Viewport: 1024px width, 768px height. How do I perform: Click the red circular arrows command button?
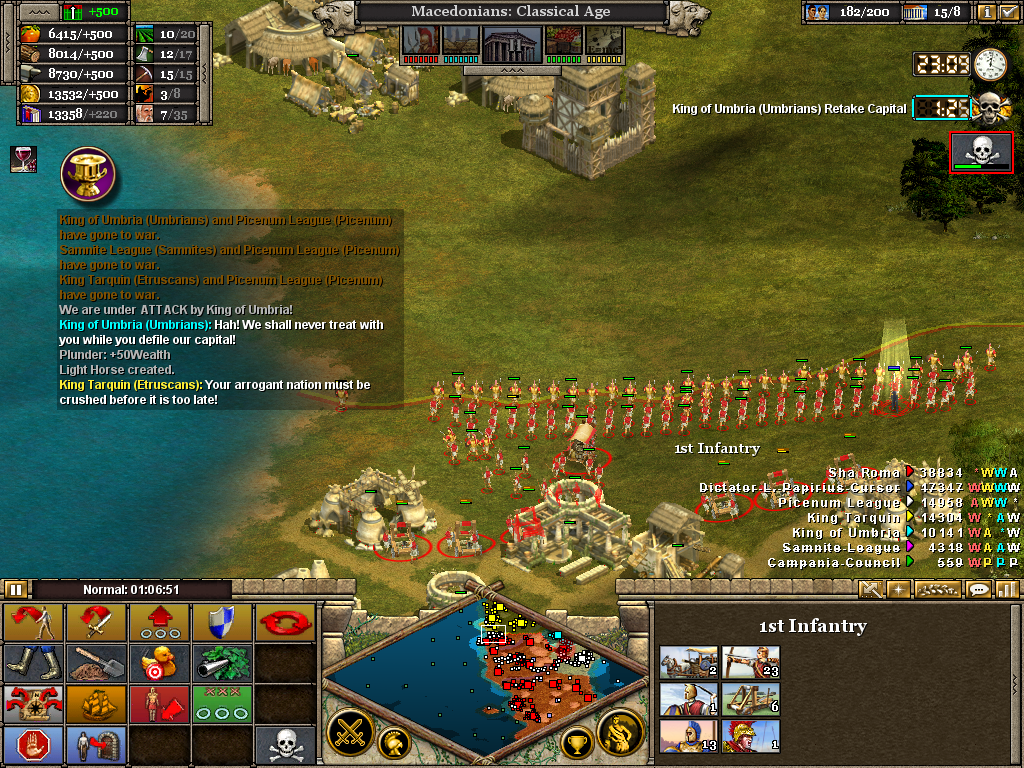pyautogui.click(x=284, y=621)
